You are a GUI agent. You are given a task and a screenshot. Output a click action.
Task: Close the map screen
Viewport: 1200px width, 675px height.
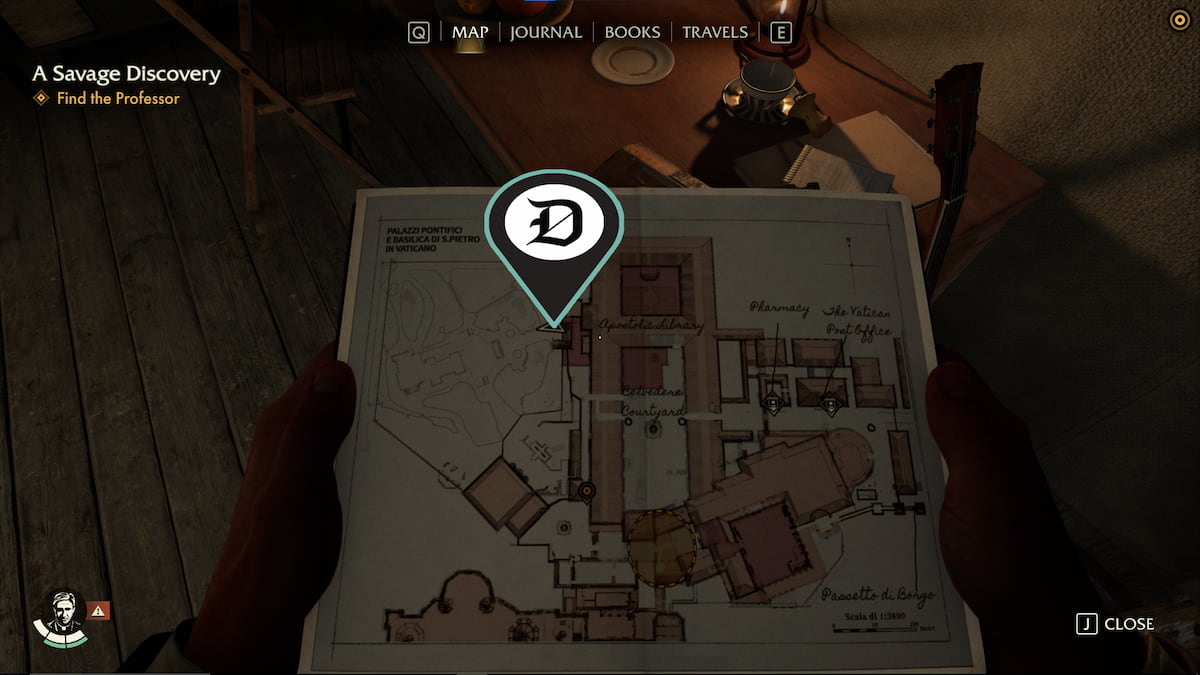tap(1115, 624)
